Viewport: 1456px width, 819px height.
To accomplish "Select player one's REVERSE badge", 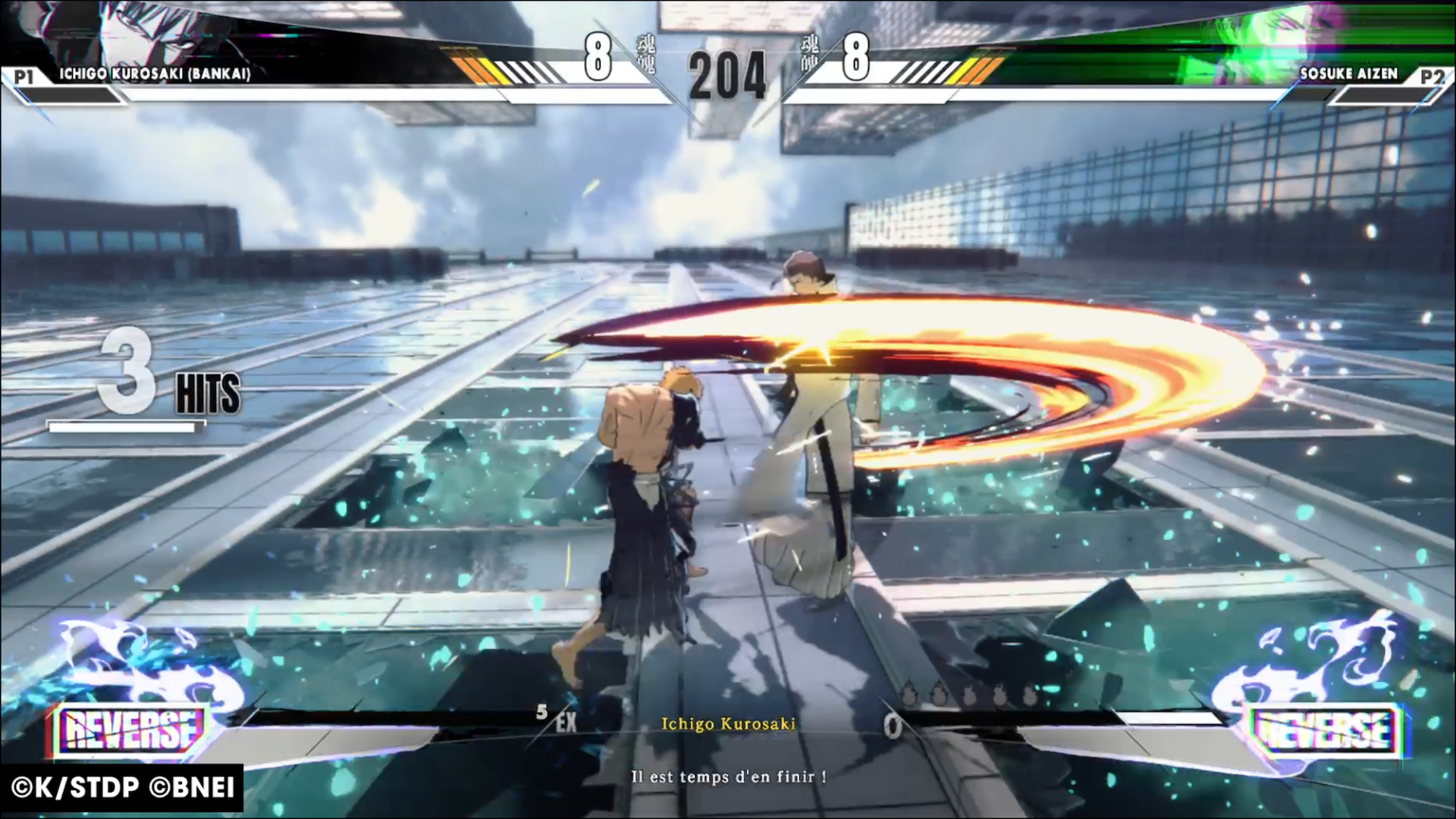I will (130, 730).
